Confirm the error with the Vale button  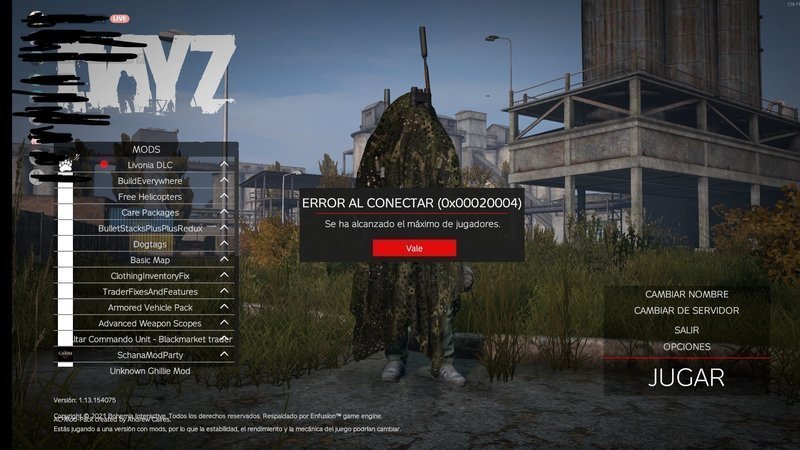point(414,248)
